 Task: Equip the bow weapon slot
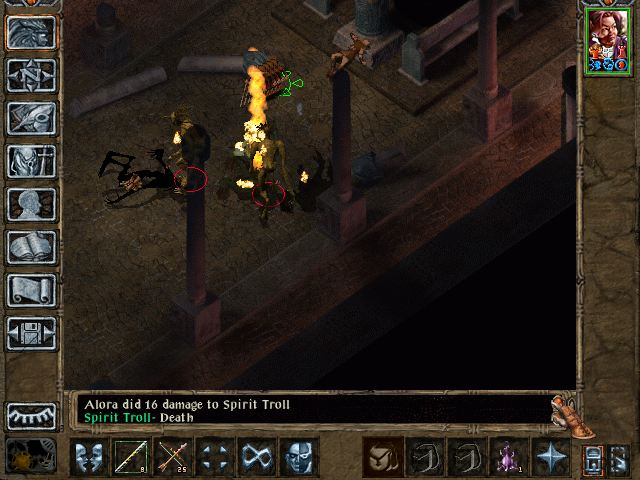tap(131, 457)
